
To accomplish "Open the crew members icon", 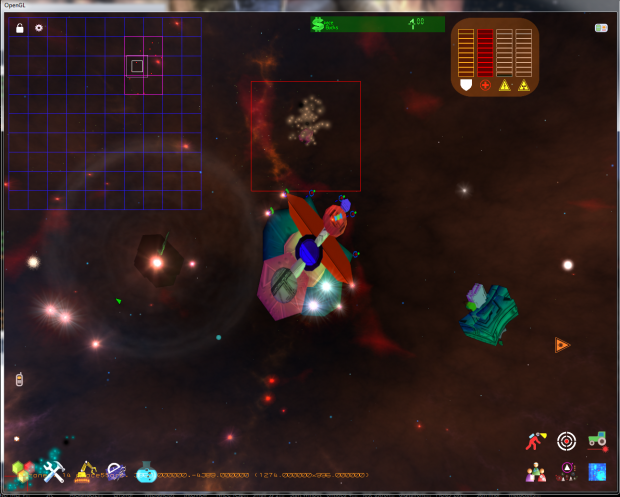I will point(537,471).
